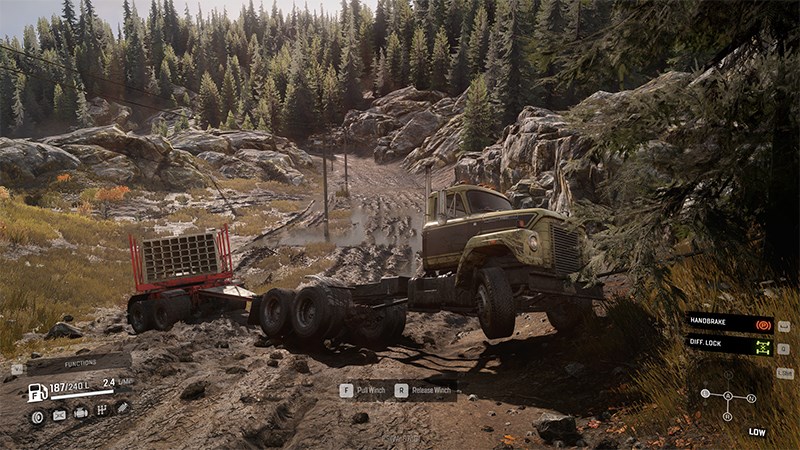Click the fuel pump icon
800x450 pixels.
coord(37,391)
